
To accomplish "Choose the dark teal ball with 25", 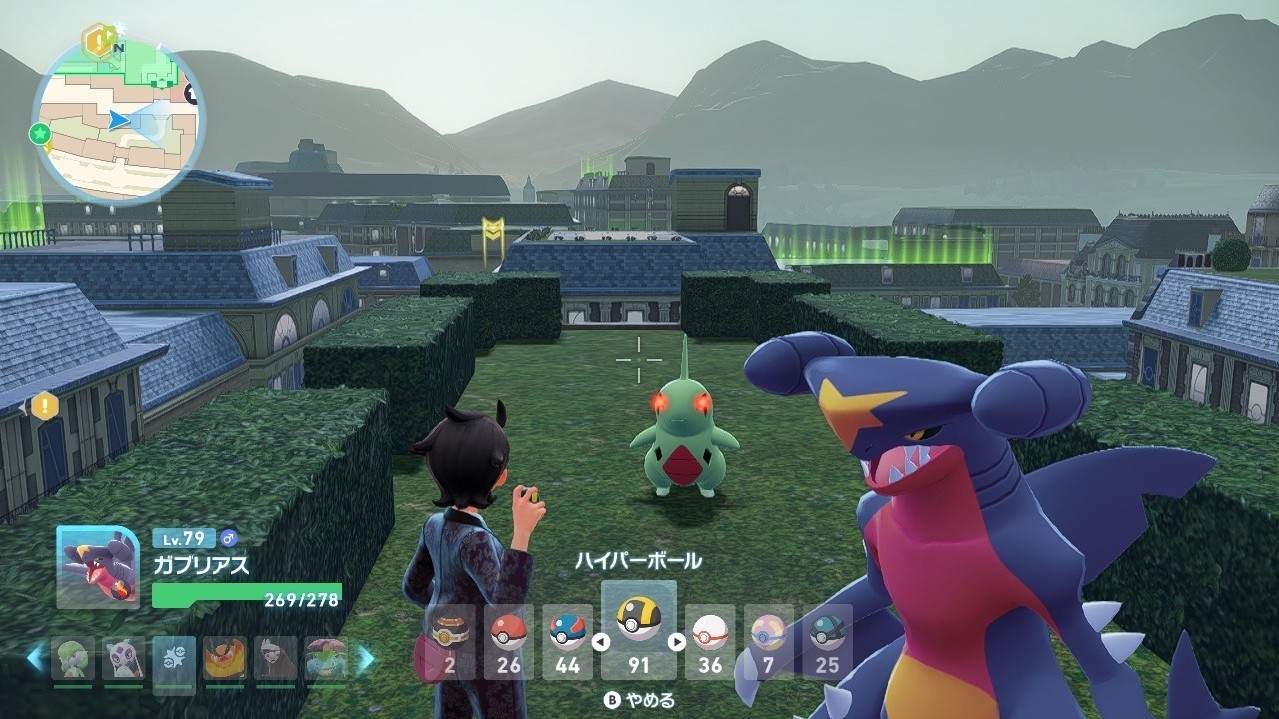I will [x=827, y=641].
